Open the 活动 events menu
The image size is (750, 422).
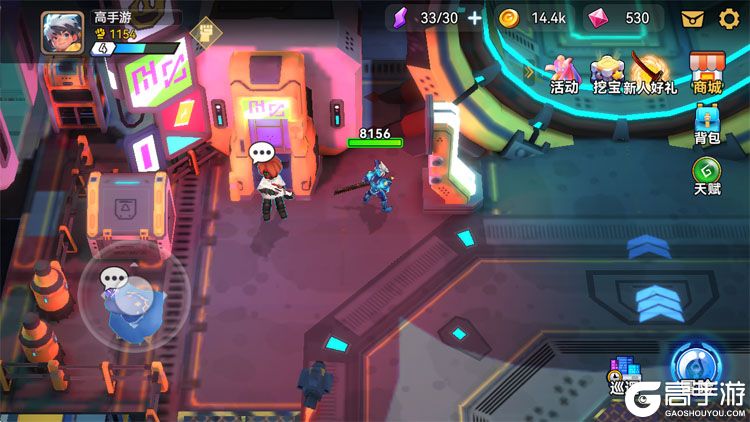565,74
